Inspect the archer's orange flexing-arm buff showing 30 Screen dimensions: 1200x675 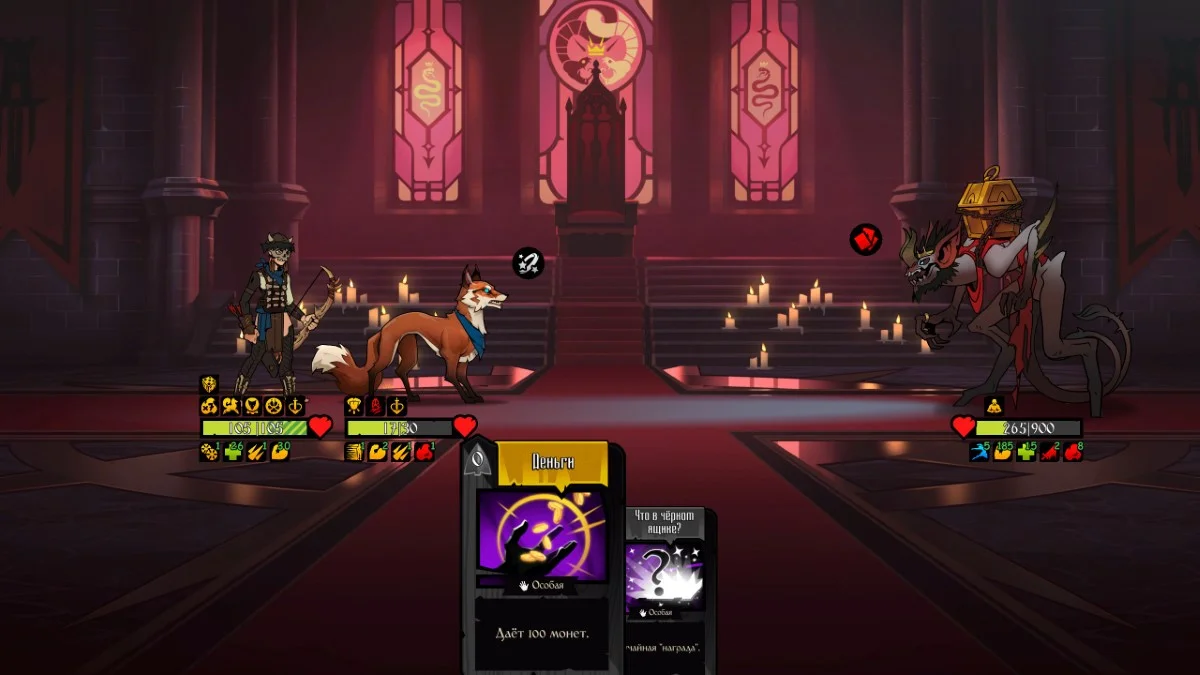tap(281, 452)
